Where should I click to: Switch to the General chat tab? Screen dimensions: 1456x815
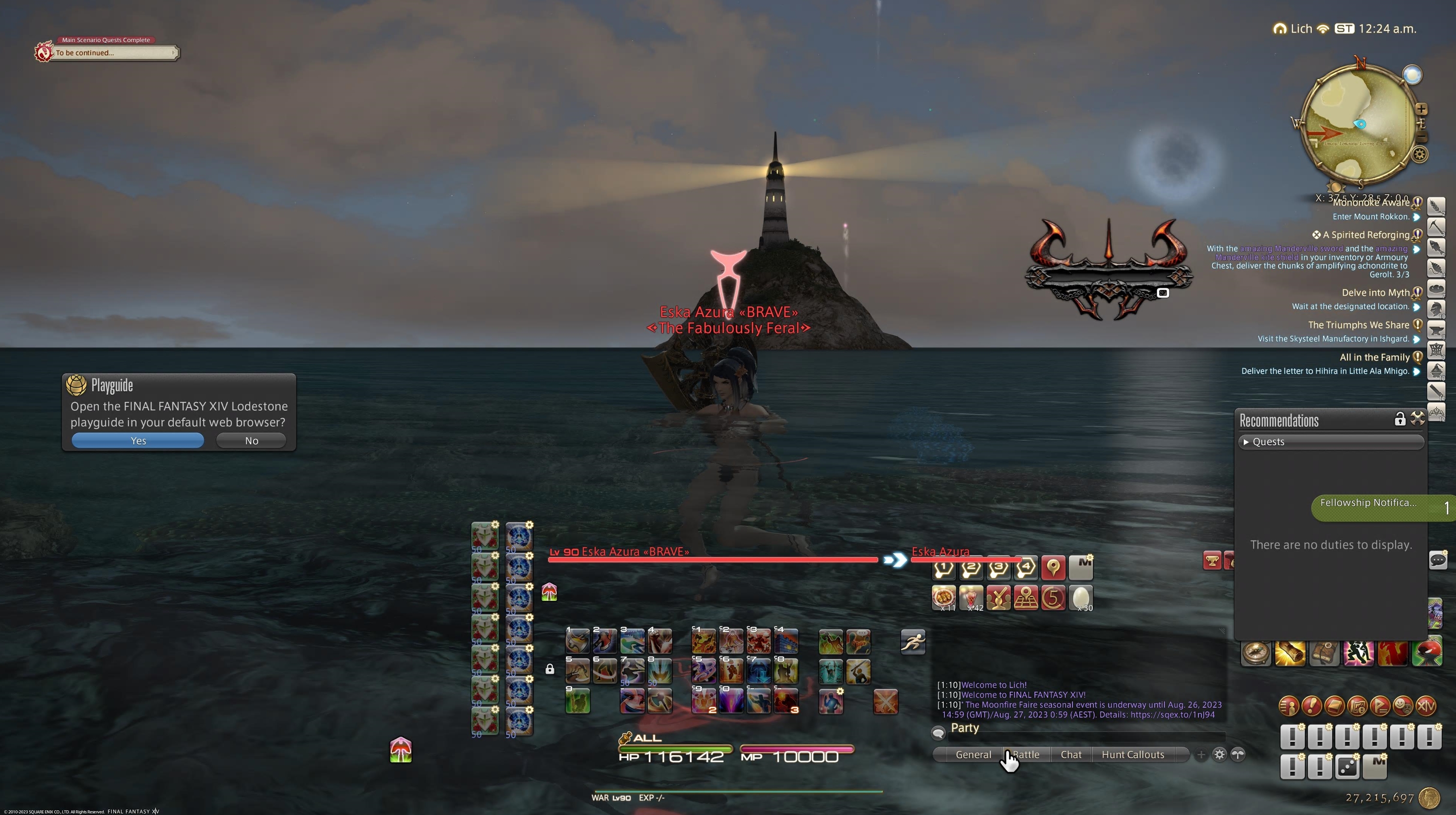[973, 755]
